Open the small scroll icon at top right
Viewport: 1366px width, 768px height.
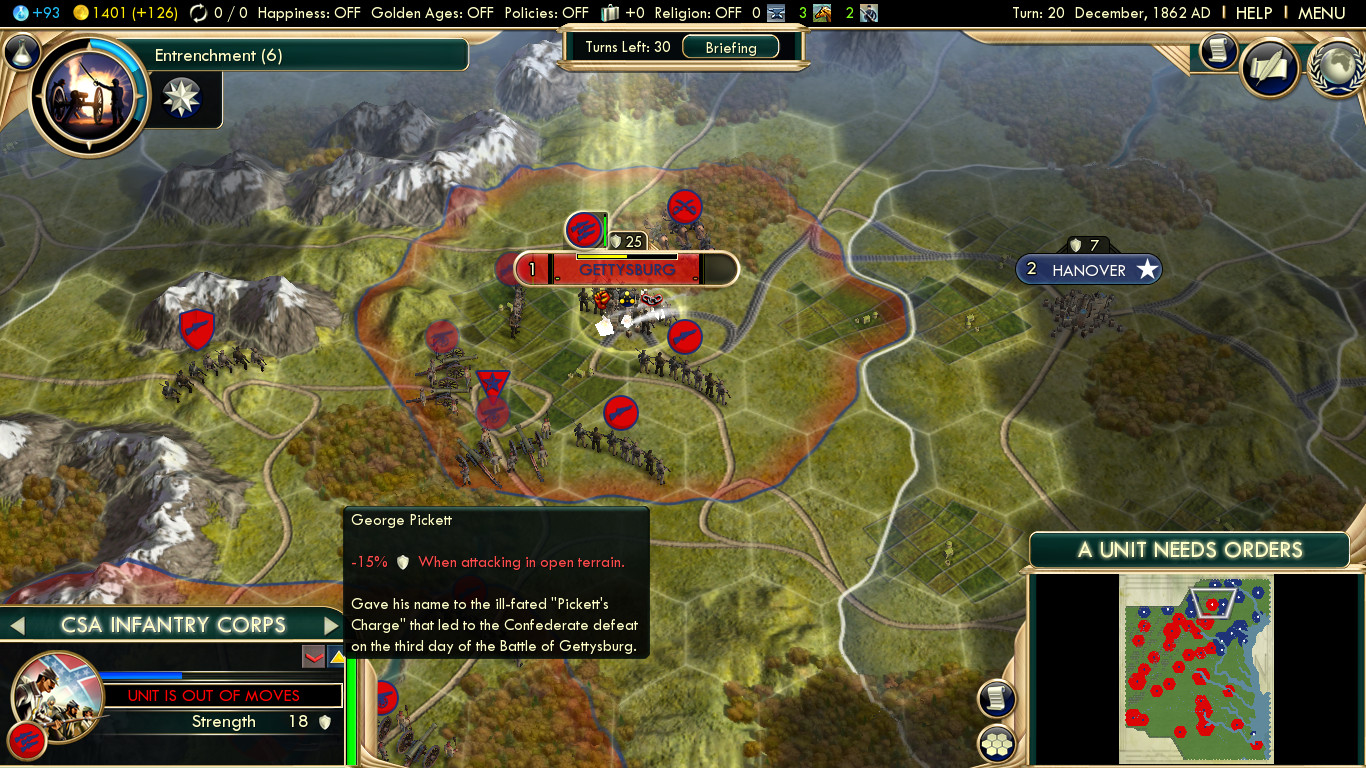[x=1219, y=51]
